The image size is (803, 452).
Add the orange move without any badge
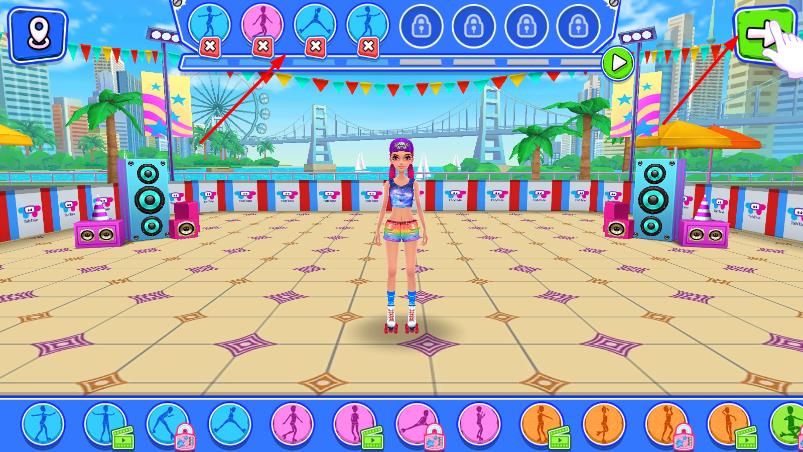coord(603,424)
